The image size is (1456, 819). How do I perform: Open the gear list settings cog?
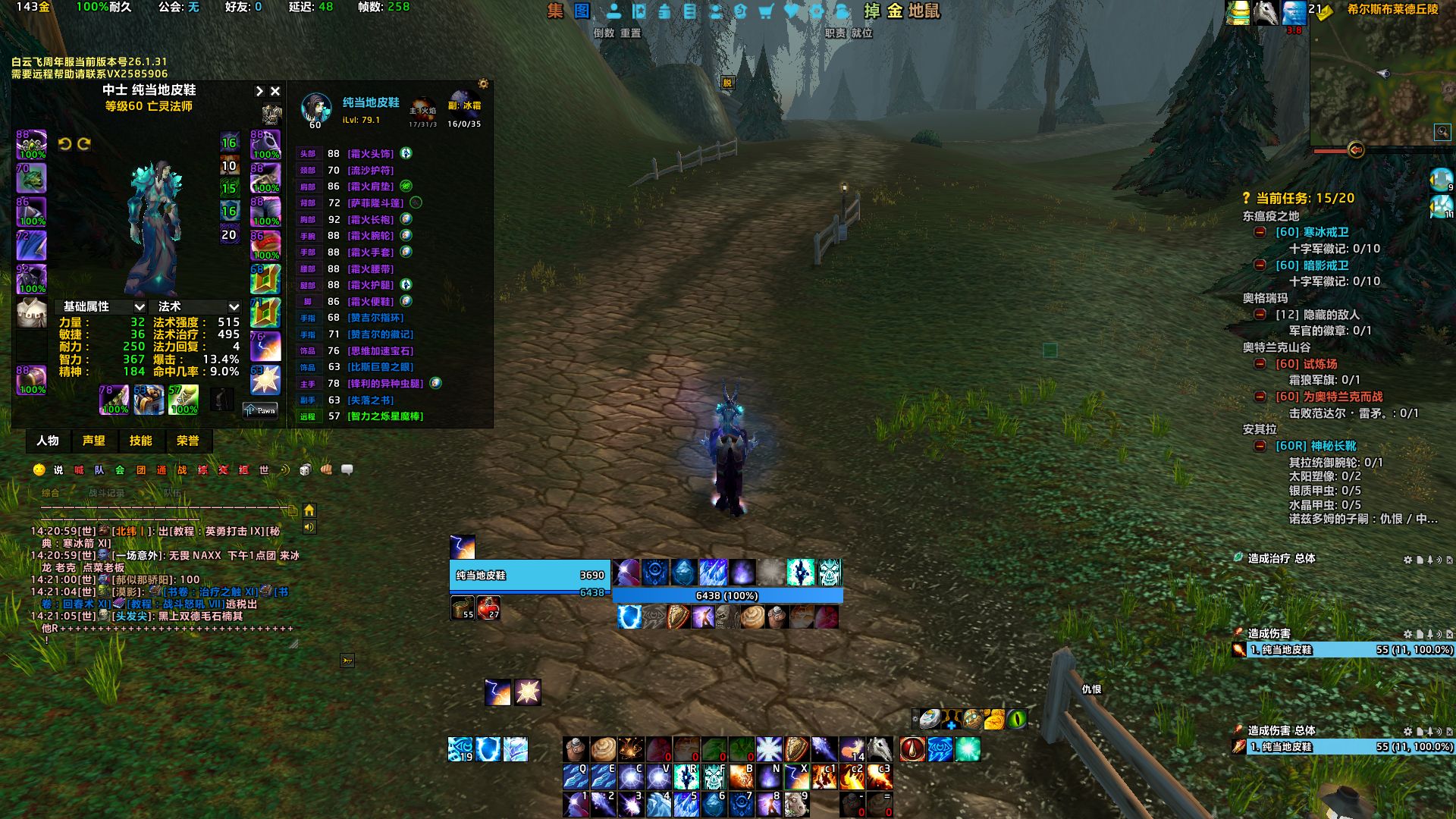483,83
